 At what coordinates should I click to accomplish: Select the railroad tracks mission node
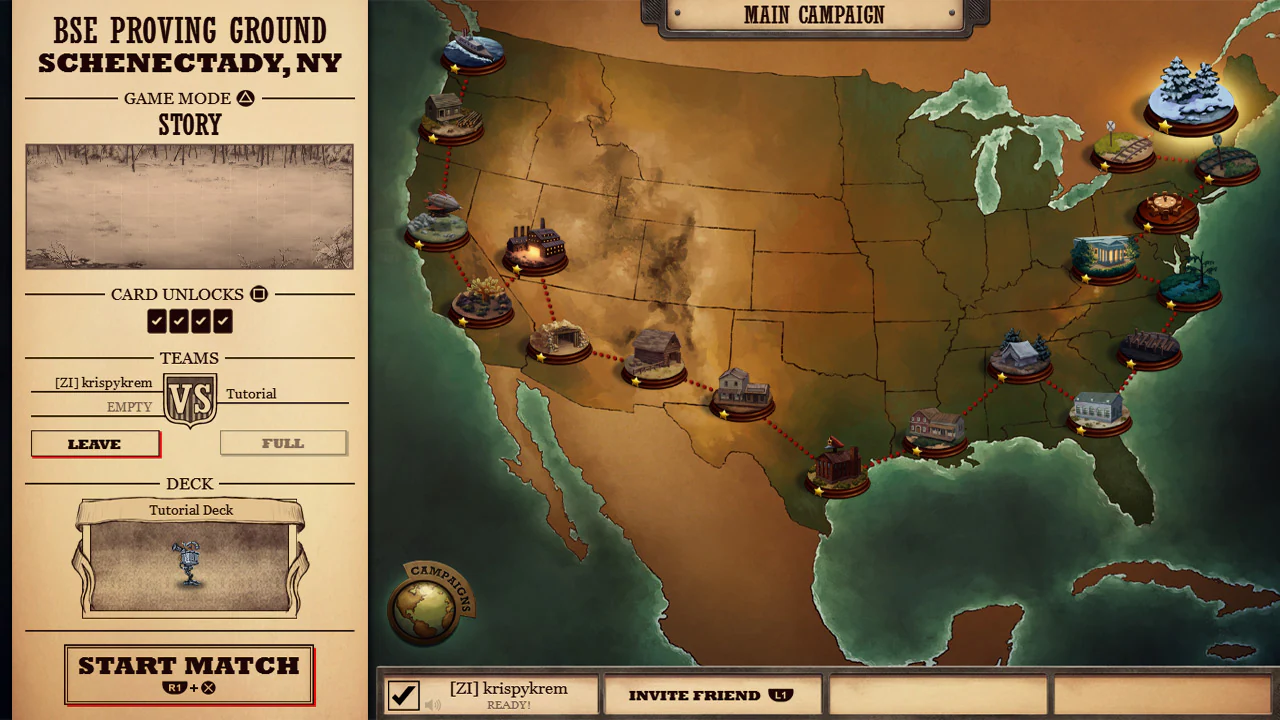pyautogui.click(x=1125, y=150)
